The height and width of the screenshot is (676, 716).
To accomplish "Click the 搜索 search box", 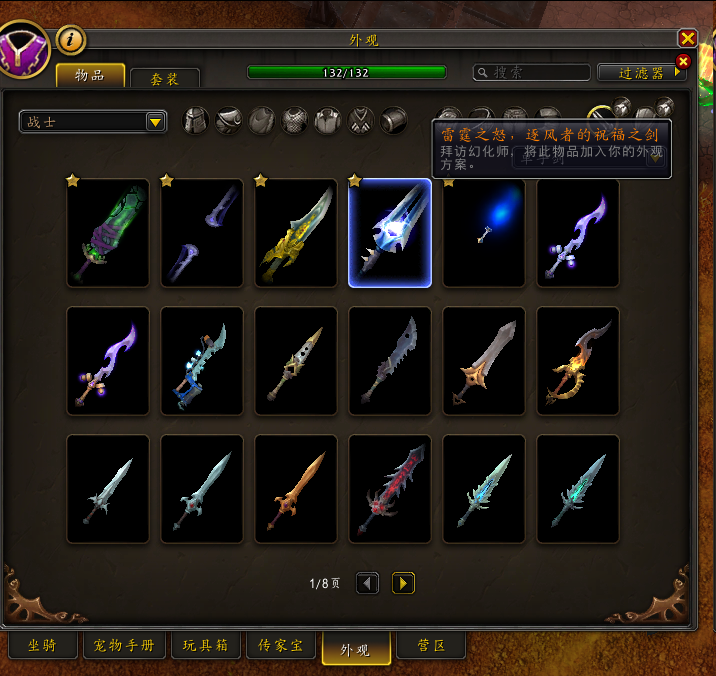I will point(531,73).
